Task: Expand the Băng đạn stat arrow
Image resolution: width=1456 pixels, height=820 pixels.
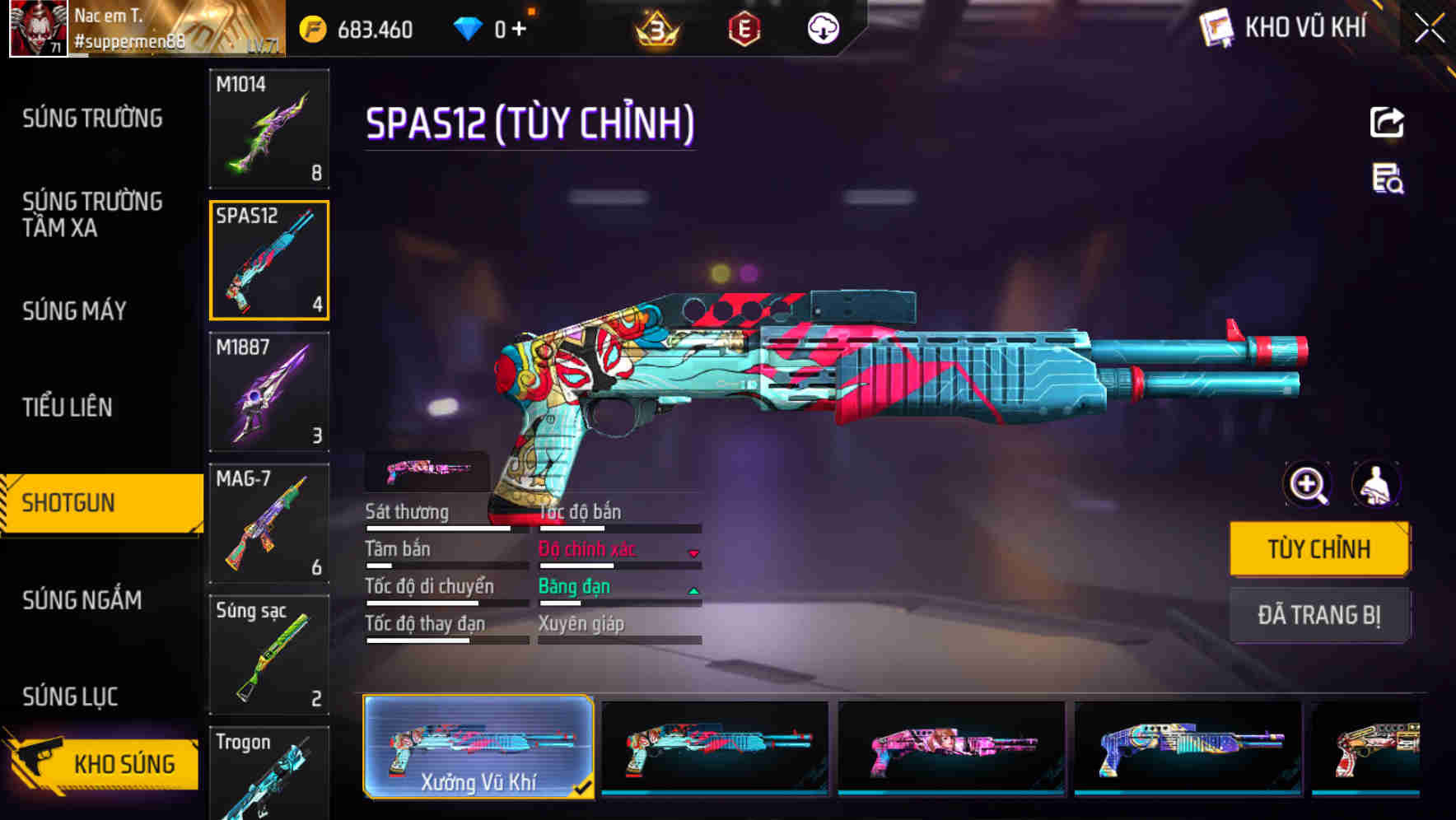Action: [x=693, y=589]
